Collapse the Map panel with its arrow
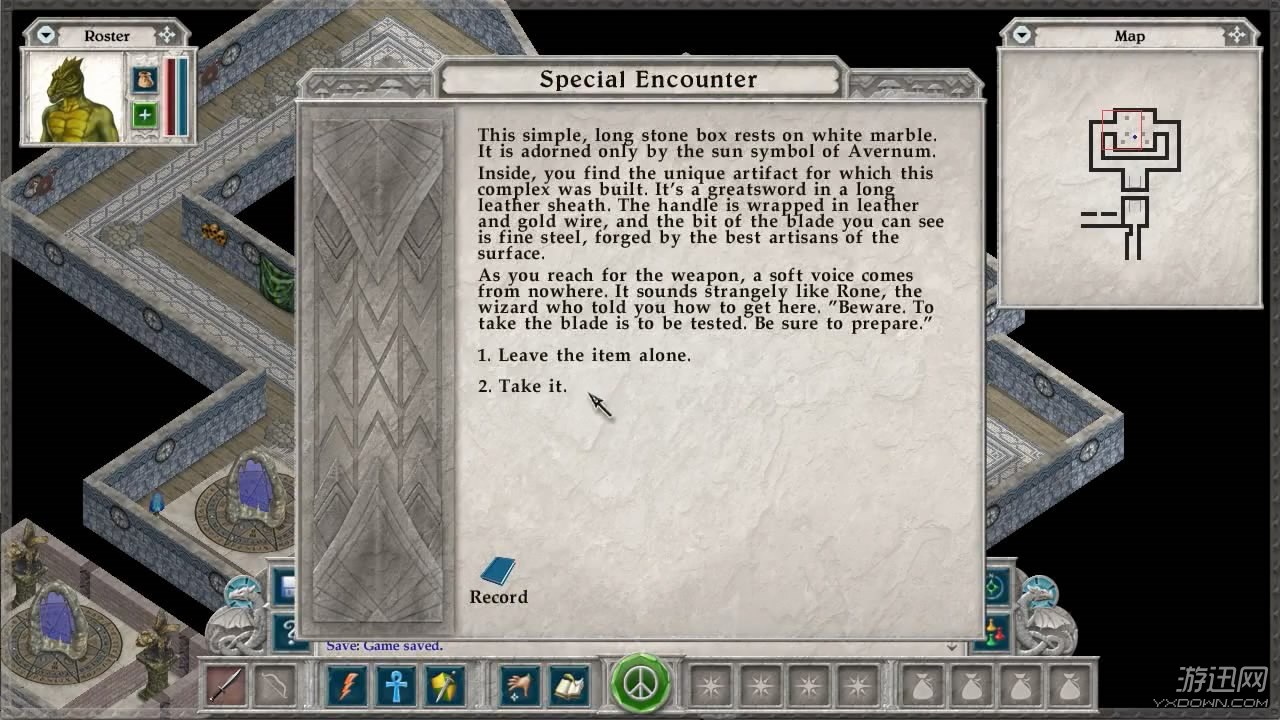1280x720 pixels. (1021, 35)
